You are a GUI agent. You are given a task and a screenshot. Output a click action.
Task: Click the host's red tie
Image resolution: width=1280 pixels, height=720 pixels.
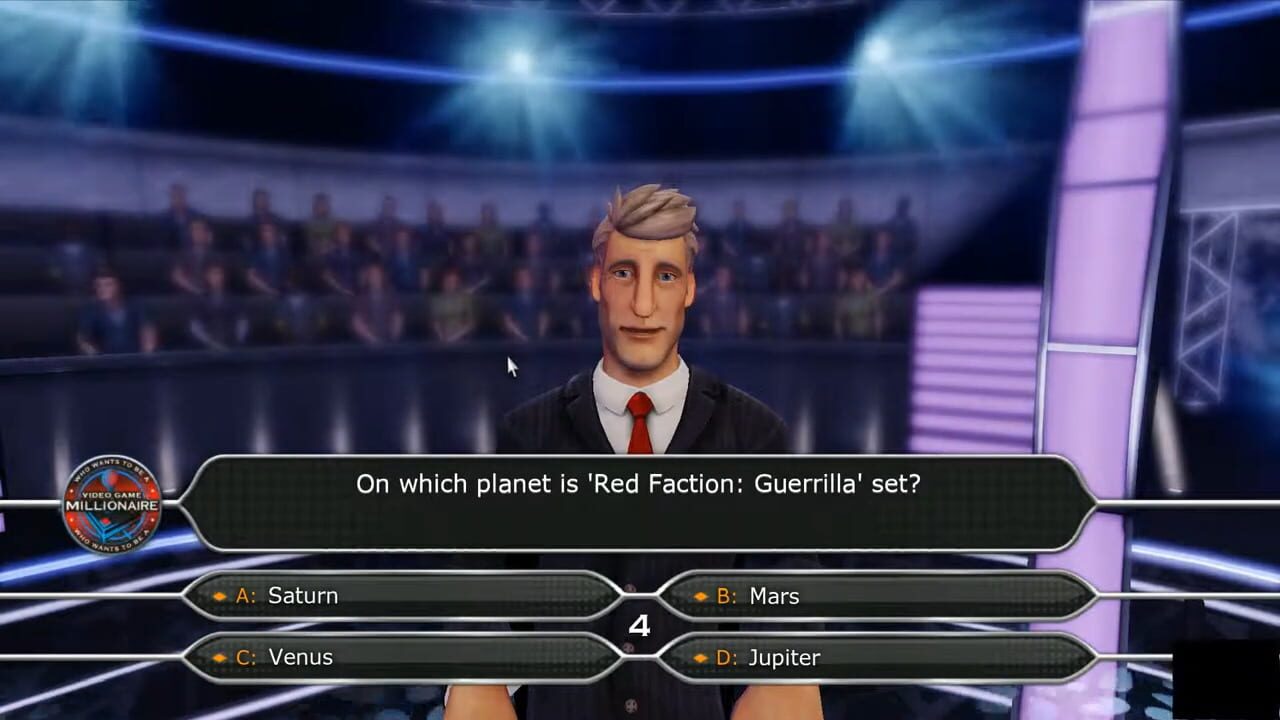pyautogui.click(x=640, y=420)
